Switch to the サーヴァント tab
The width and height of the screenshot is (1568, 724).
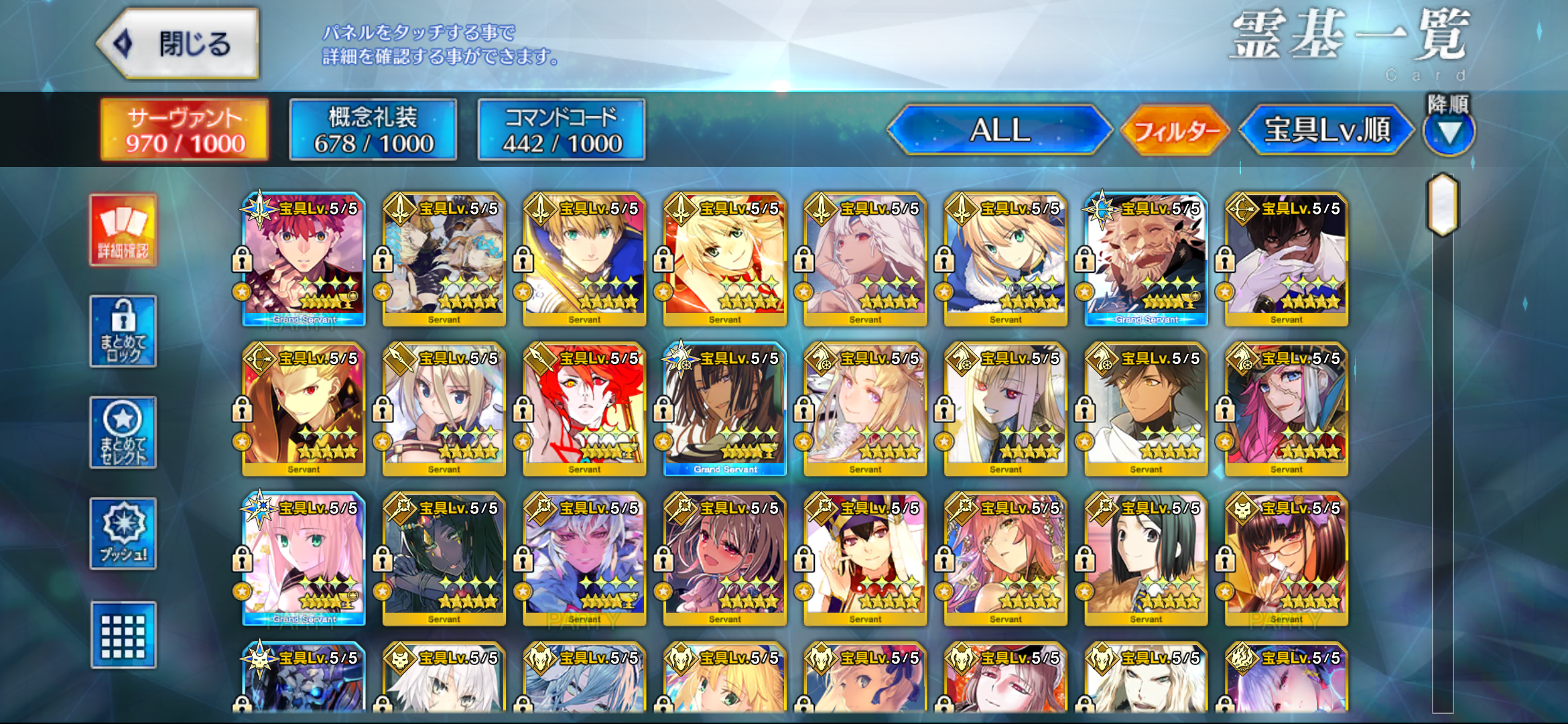[184, 130]
